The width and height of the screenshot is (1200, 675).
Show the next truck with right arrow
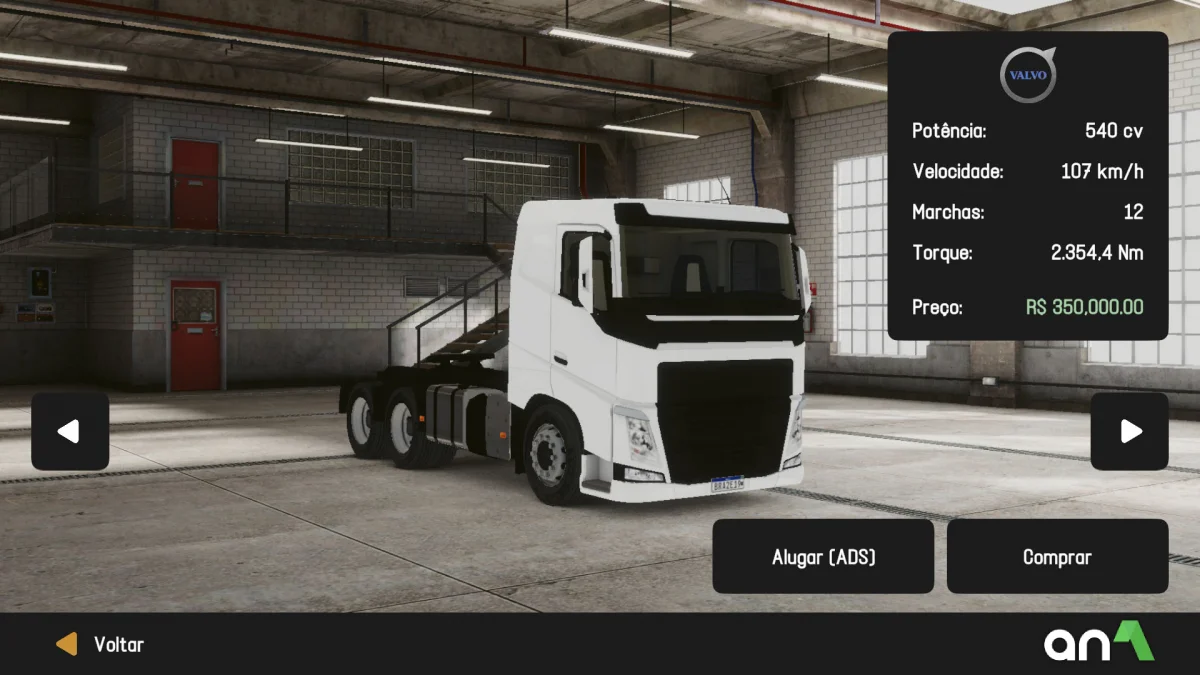pyautogui.click(x=1129, y=431)
